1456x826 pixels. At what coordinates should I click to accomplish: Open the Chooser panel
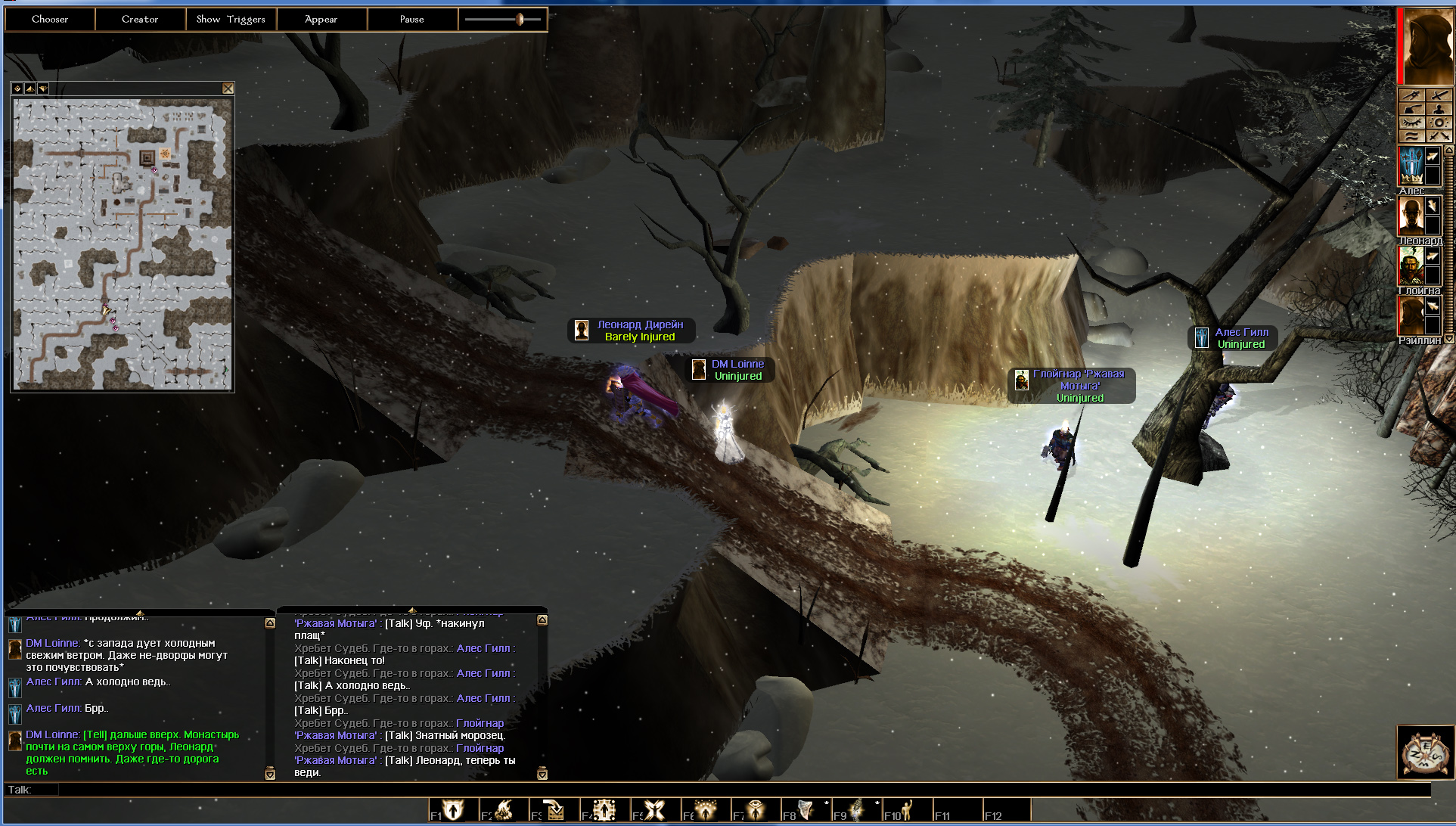tap(50, 20)
